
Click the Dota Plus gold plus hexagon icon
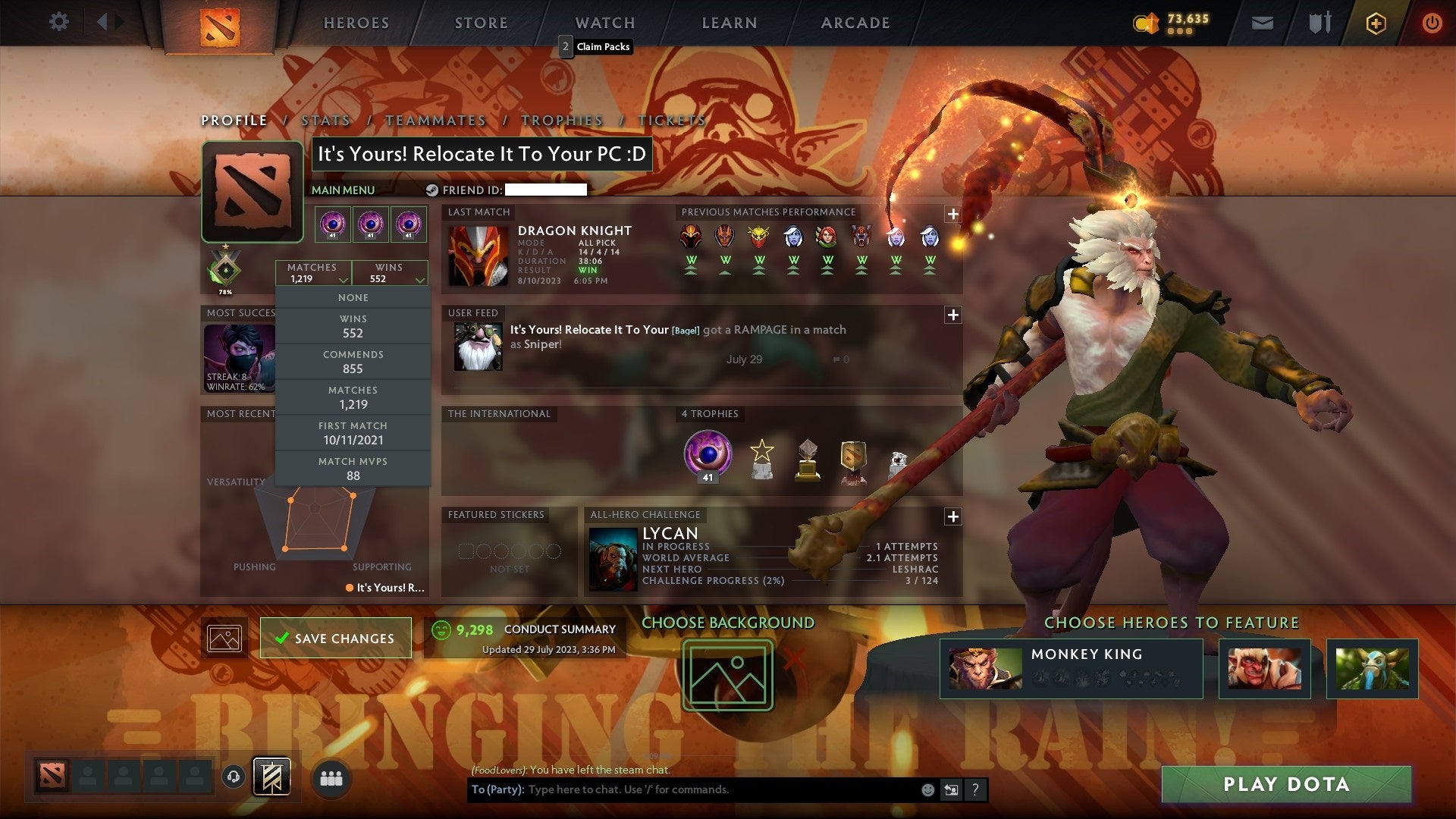coord(1376,23)
